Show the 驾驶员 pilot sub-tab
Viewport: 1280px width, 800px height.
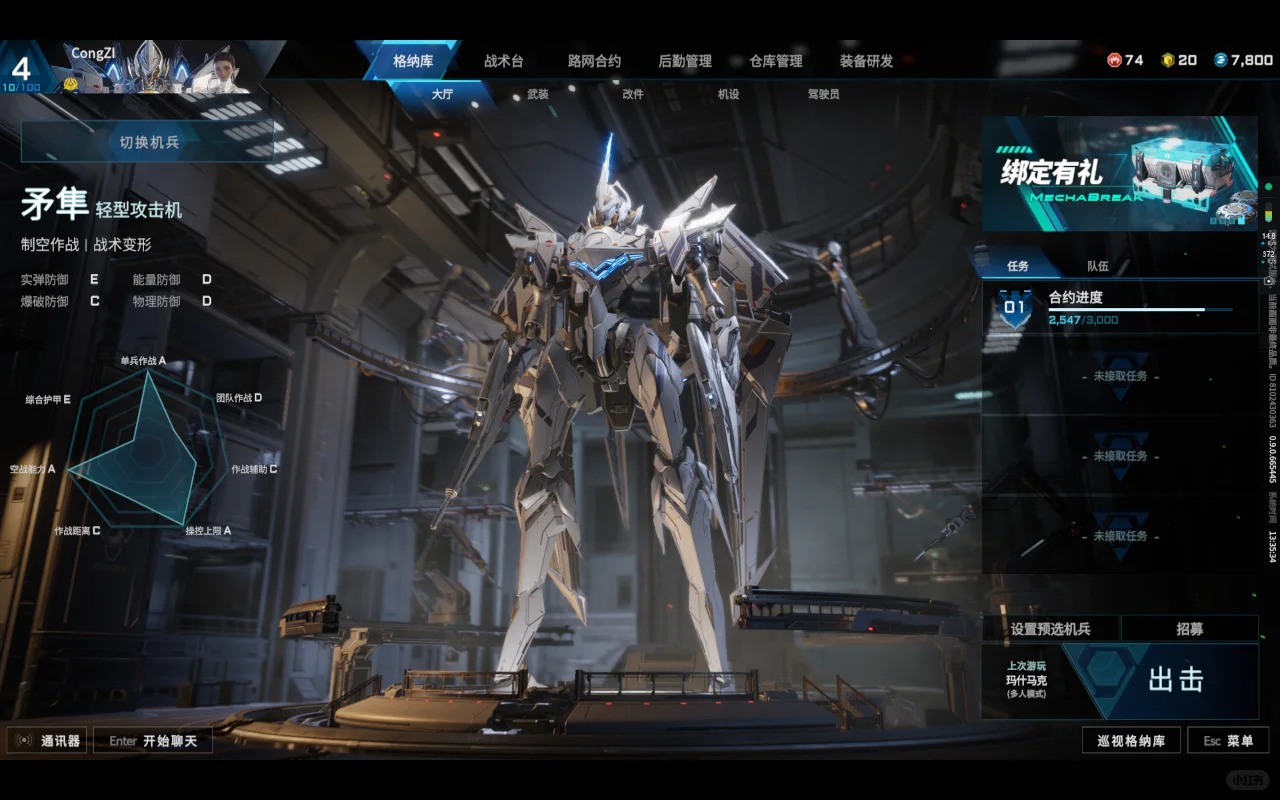coord(823,94)
